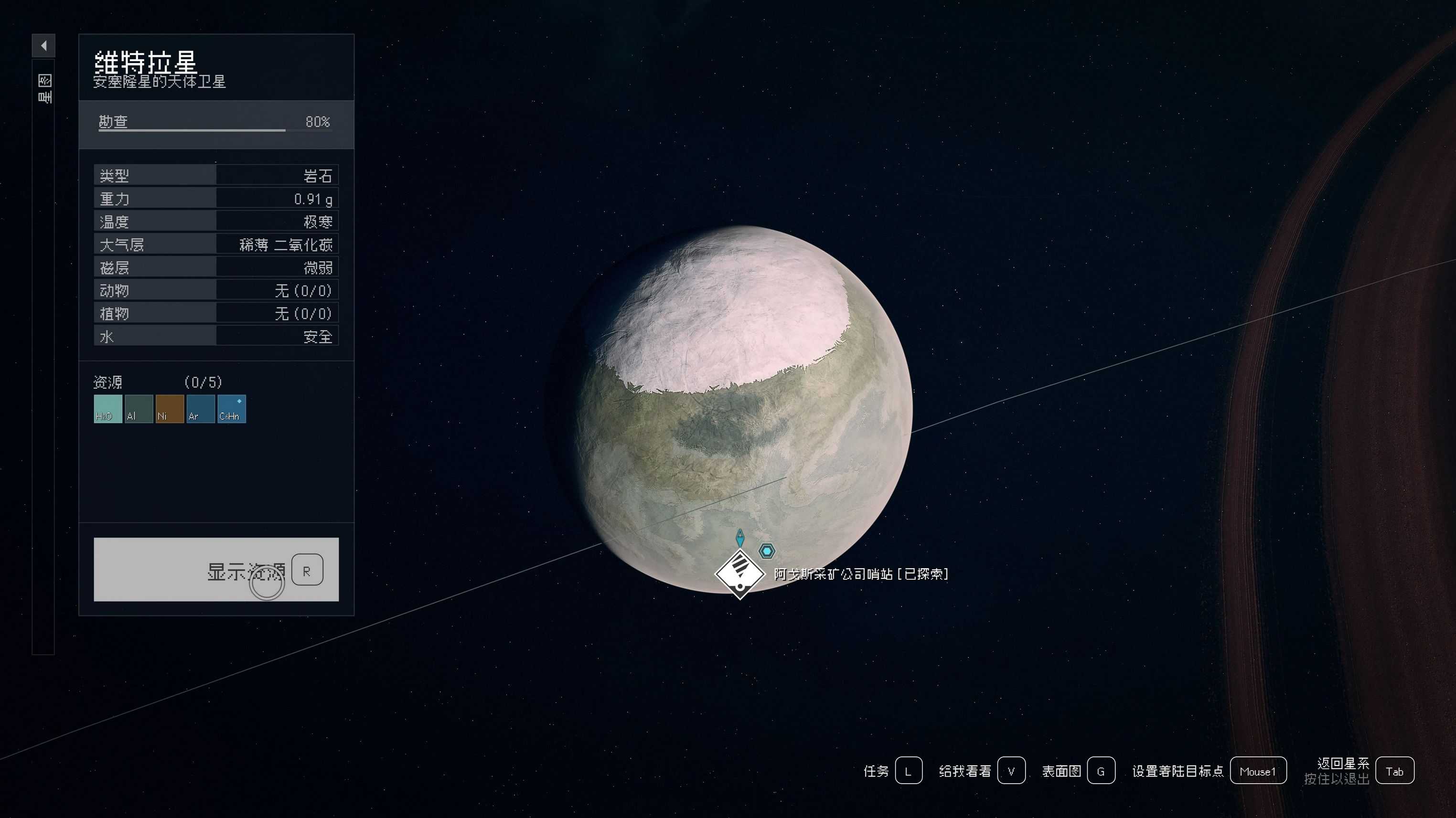This screenshot has width=1456, height=818.
Task: Open the 任务 missions screen
Action: (908, 771)
